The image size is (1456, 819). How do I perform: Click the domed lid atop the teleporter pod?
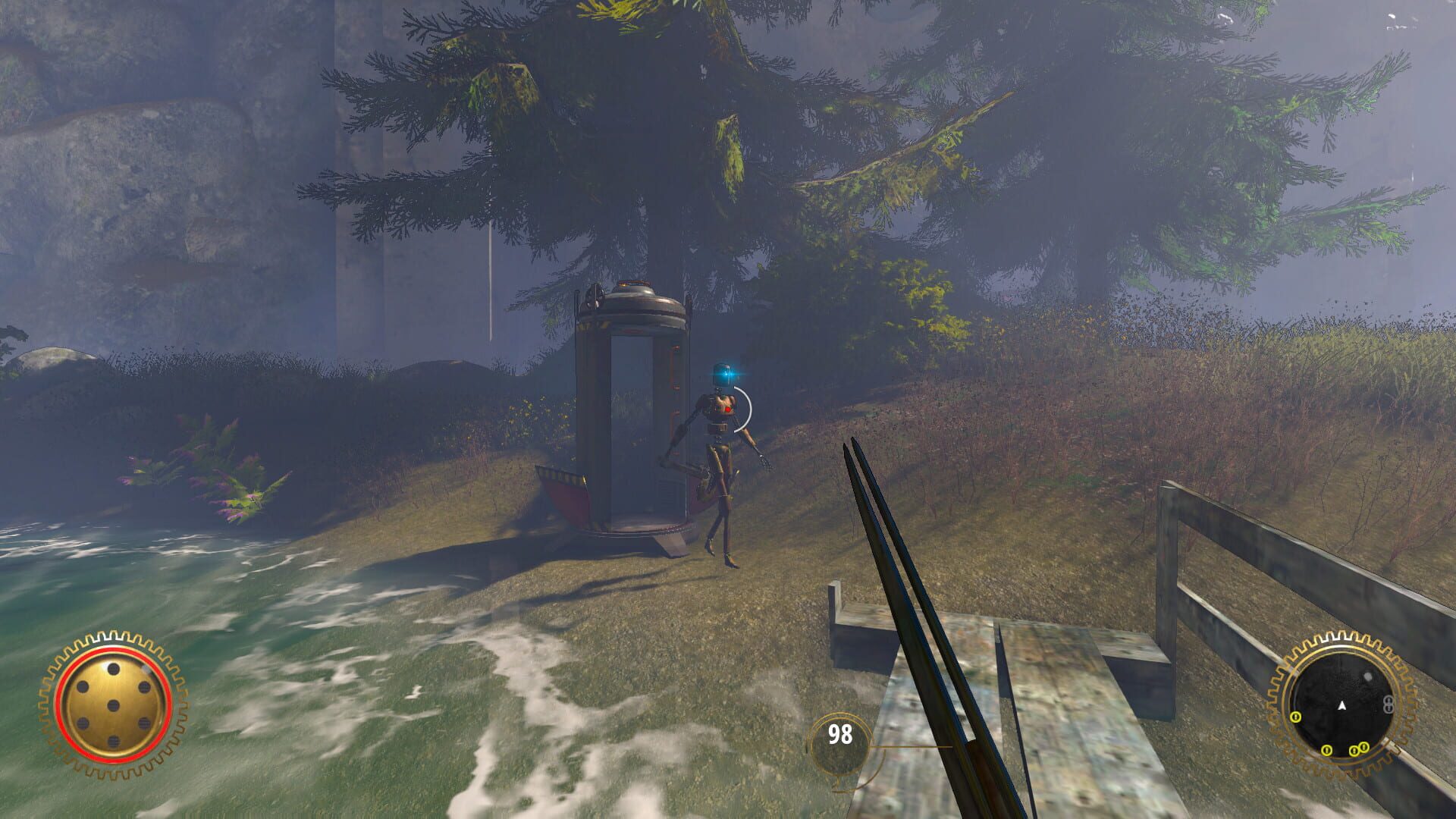pyautogui.click(x=637, y=300)
